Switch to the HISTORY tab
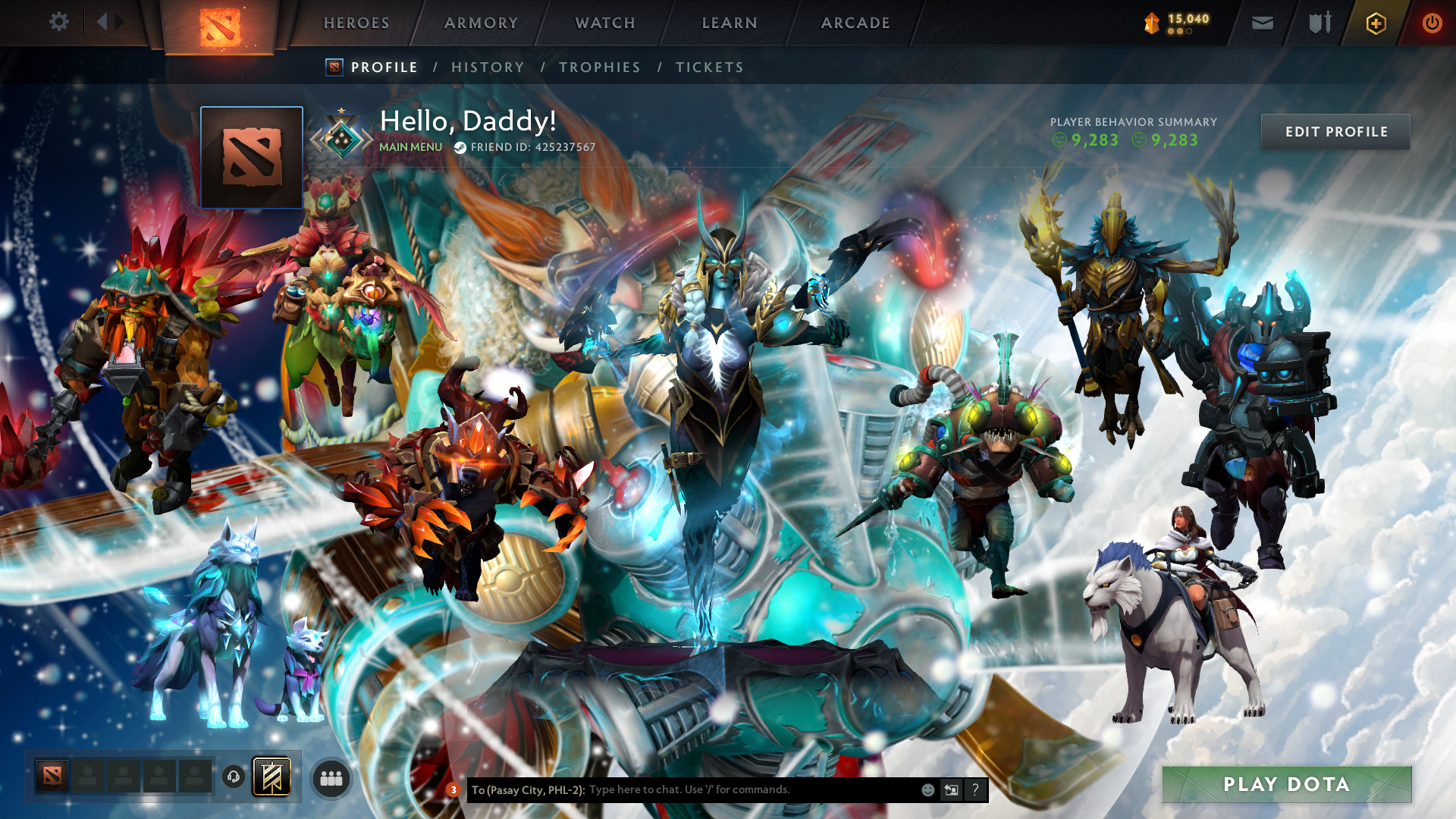This screenshot has height=819, width=1456. point(488,67)
